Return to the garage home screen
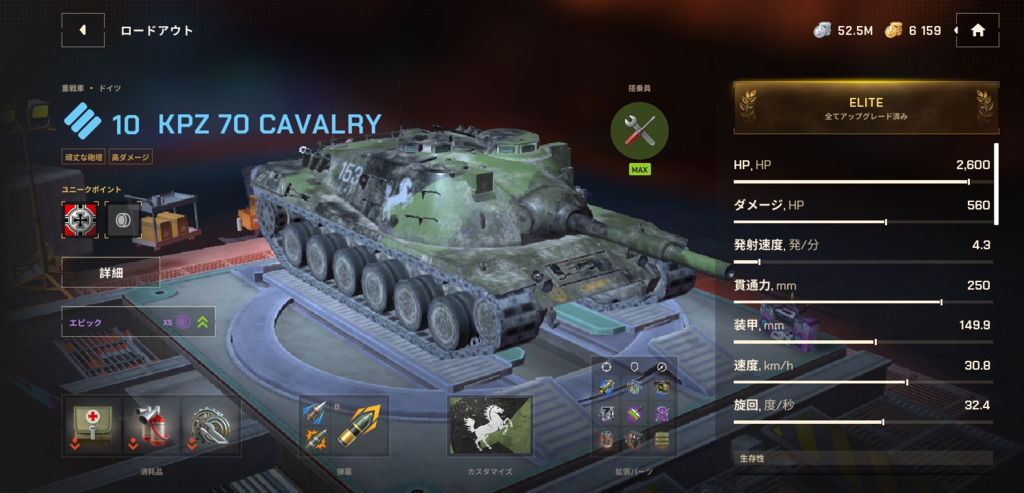The width and height of the screenshot is (1024, 493). pyautogui.click(x=977, y=30)
